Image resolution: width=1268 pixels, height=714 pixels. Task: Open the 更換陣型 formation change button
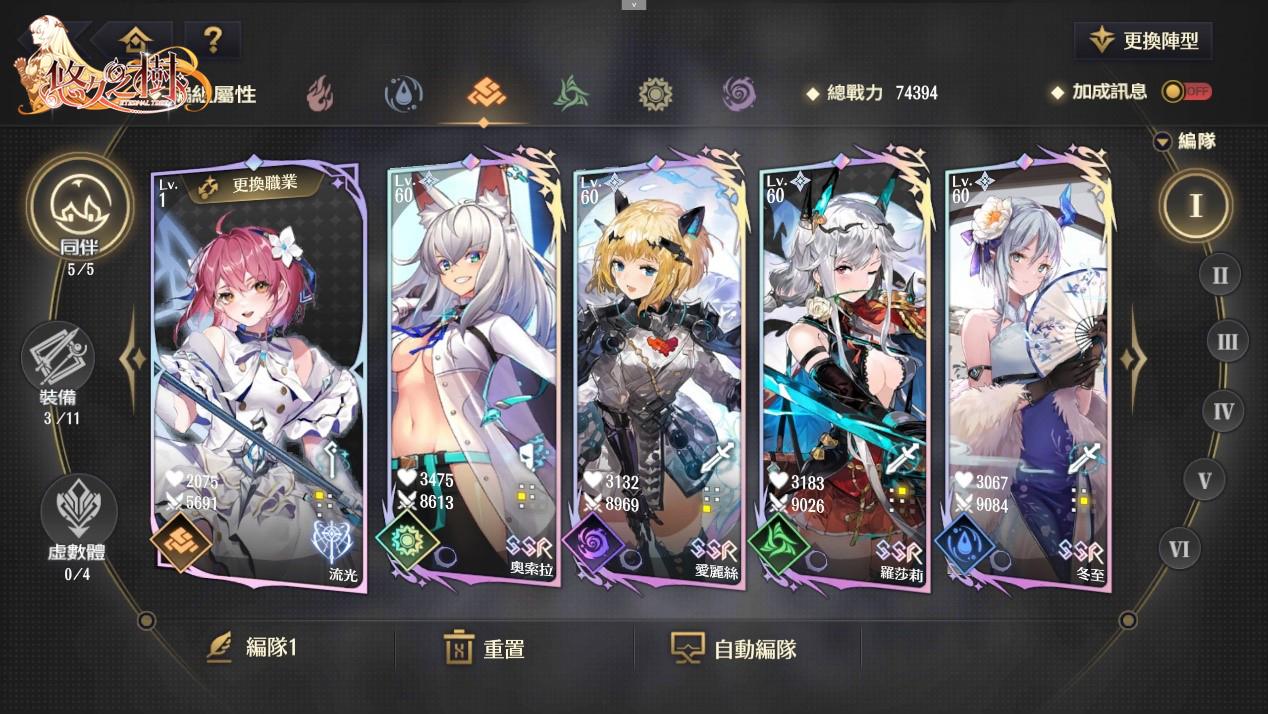coord(1143,41)
